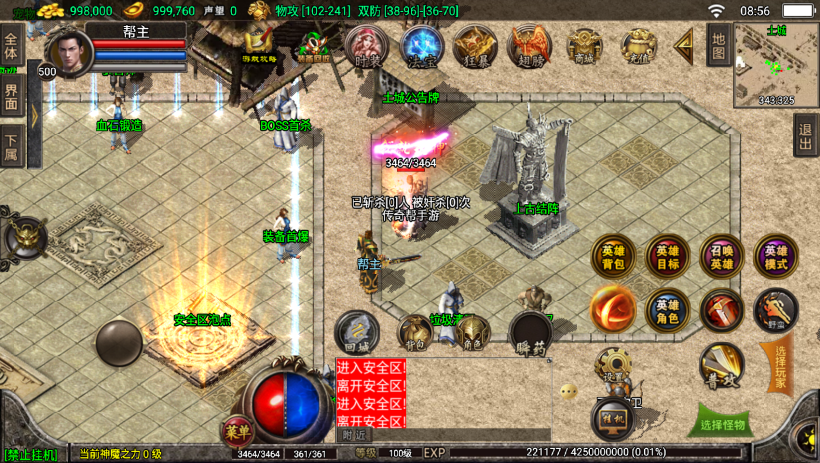820x463 pixels.
Task: Click the minimap of 土城
Action: tap(776, 64)
